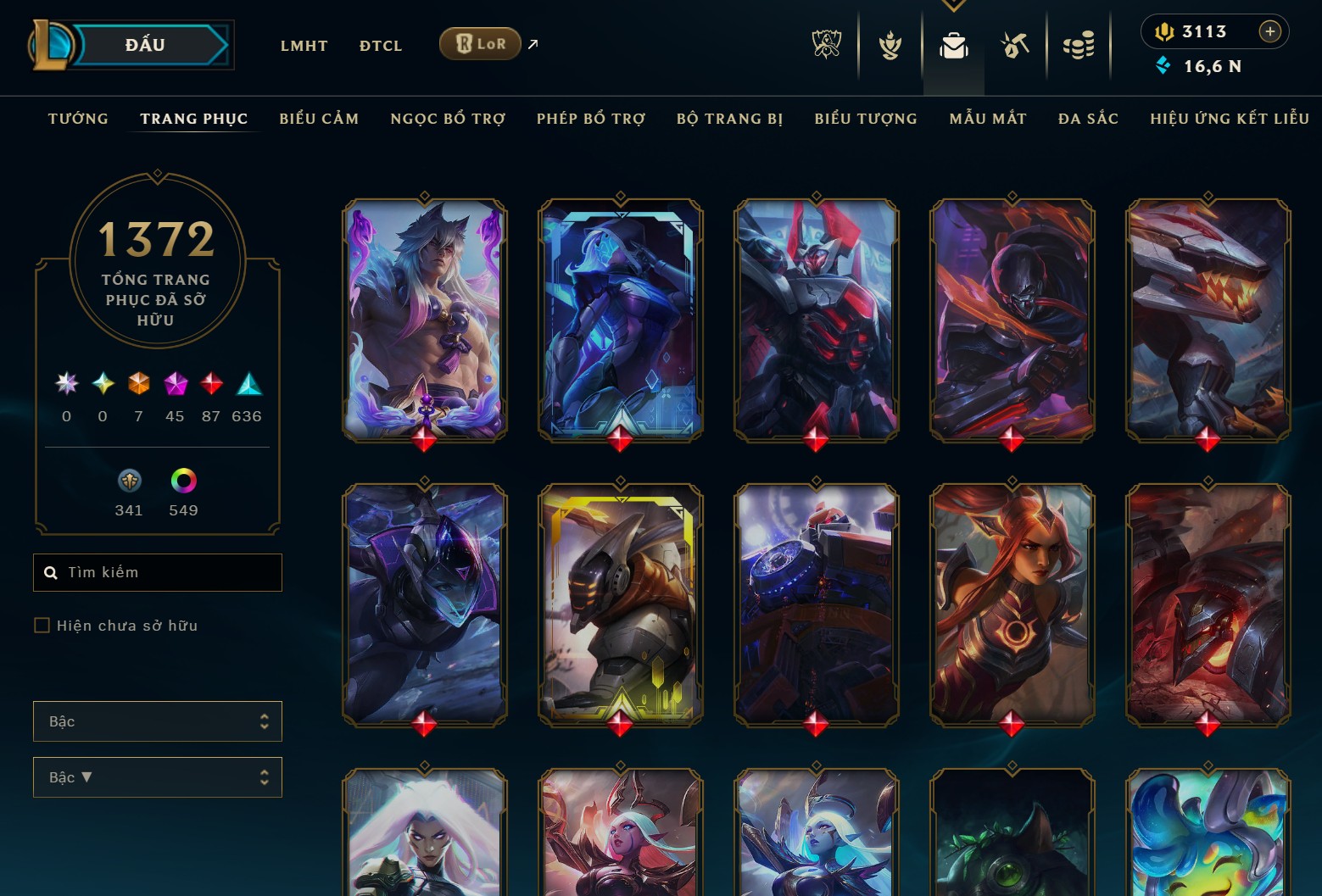This screenshot has width=1322, height=896.
Task: Open the Store coins icon
Action: [1079, 46]
